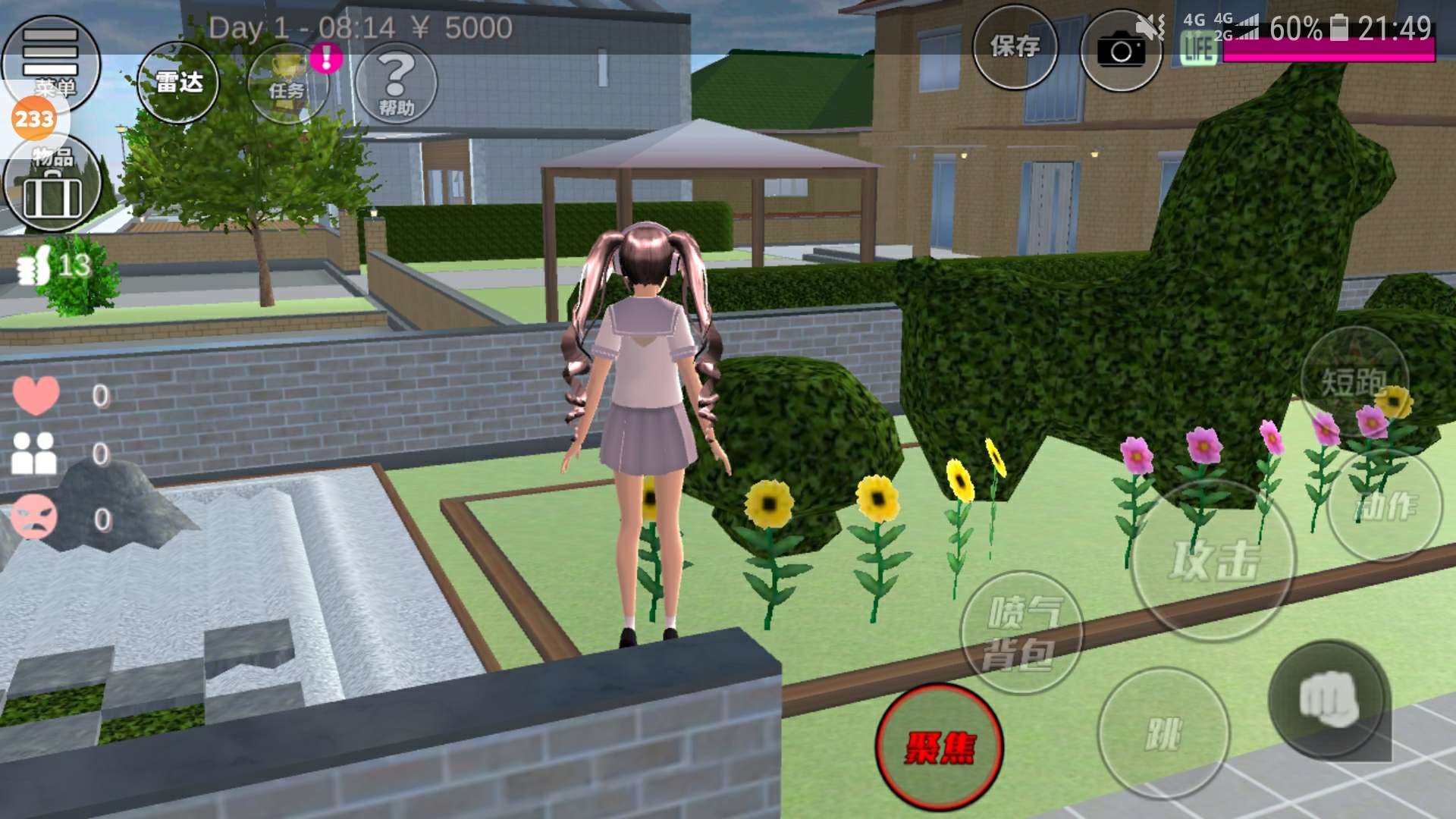This screenshot has width=1456, height=819.
Task: Take a screenshot with the camera button
Action: pyautogui.click(x=1120, y=51)
